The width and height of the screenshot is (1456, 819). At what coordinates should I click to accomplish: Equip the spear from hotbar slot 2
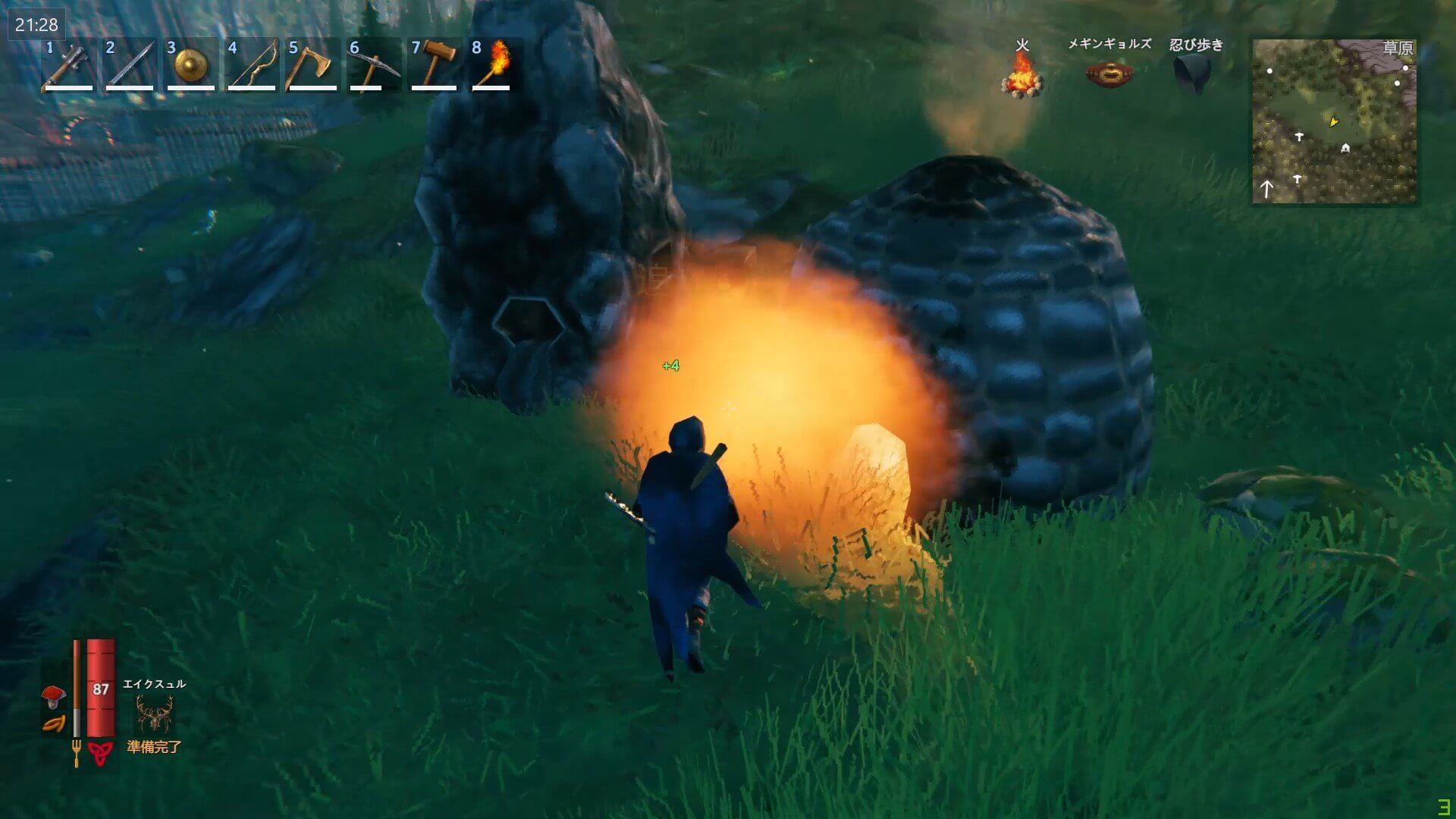129,65
